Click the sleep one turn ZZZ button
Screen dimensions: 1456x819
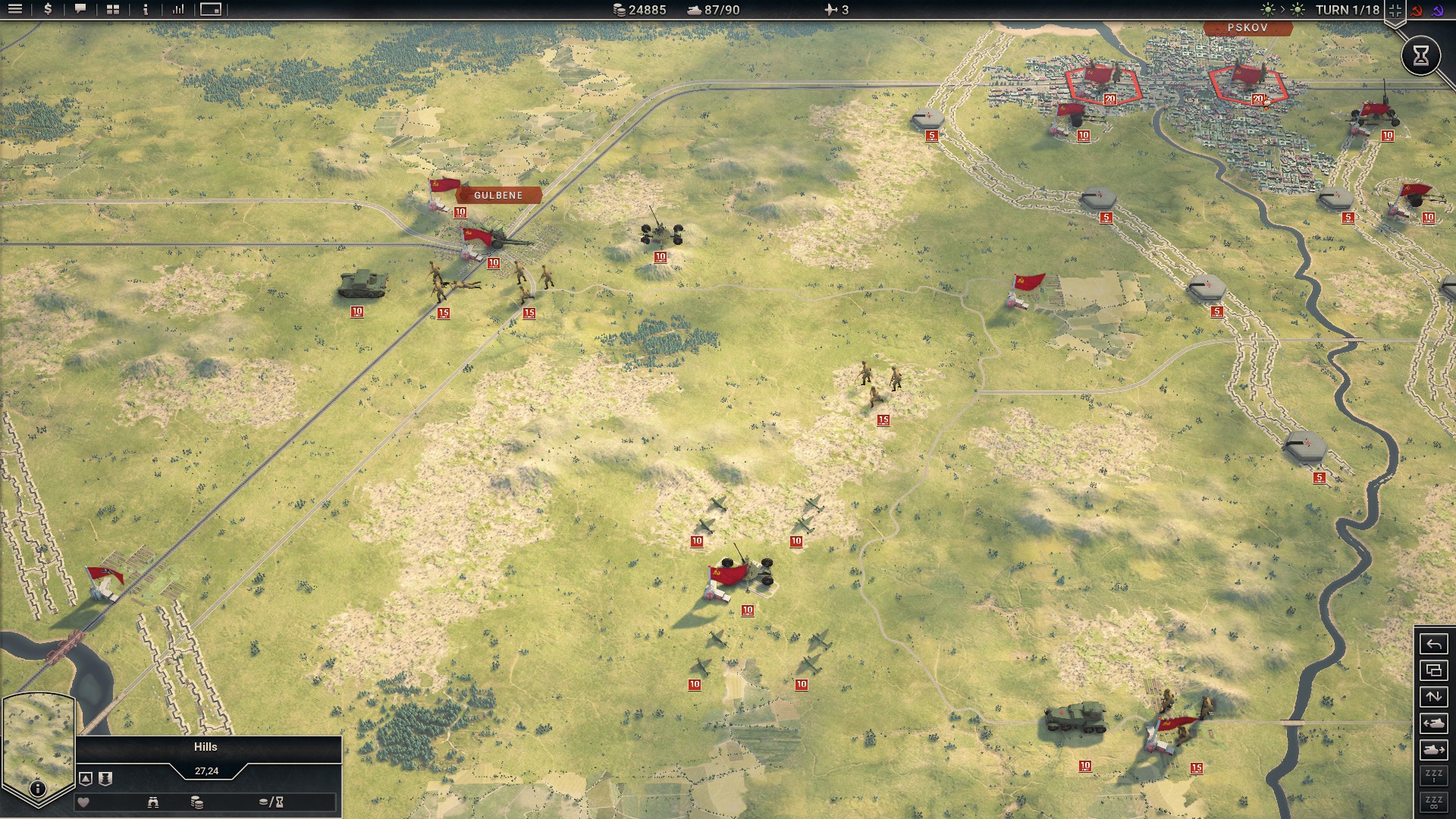pyautogui.click(x=1433, y=776)
